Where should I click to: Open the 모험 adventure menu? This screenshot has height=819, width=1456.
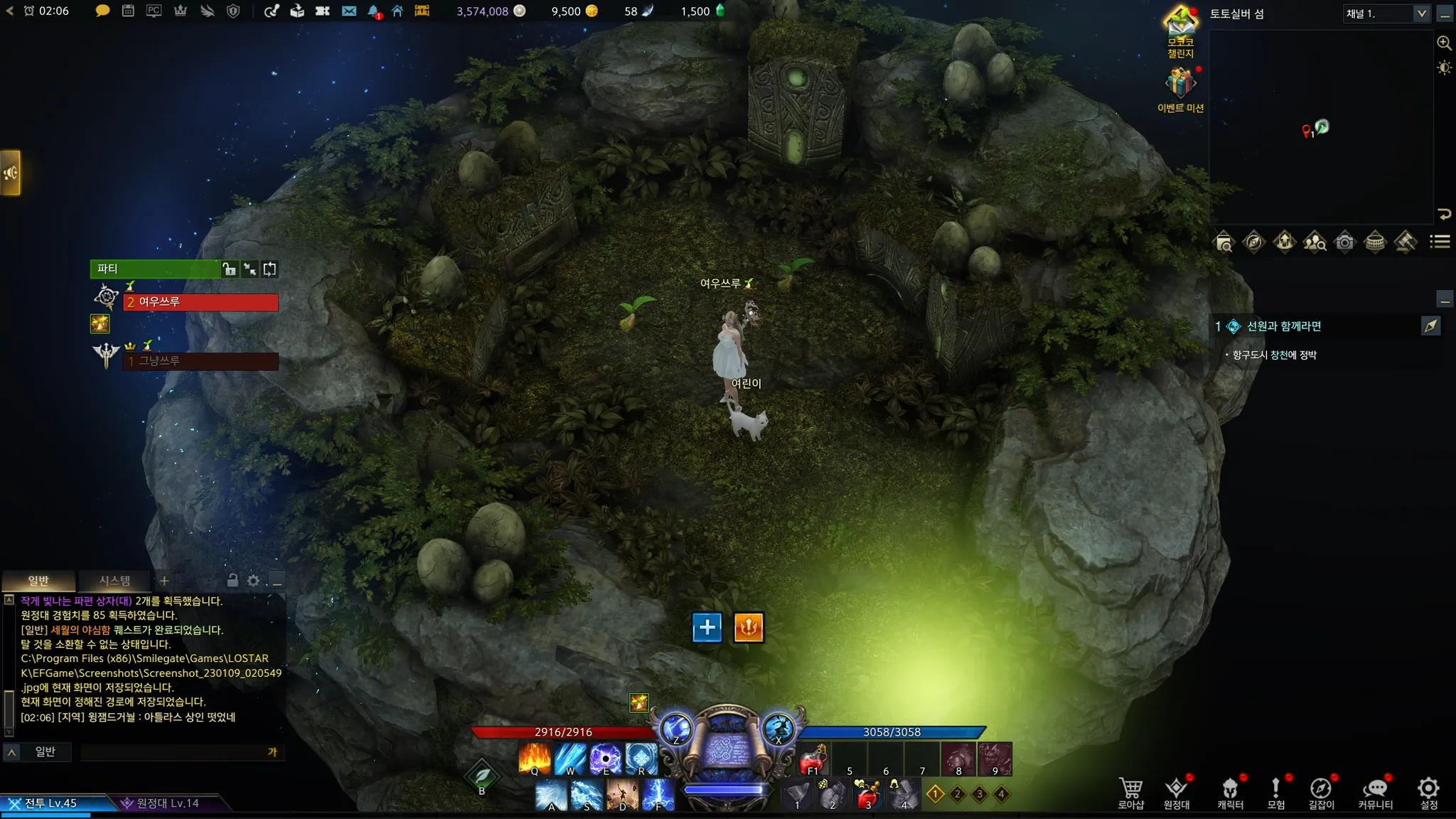1276,792
